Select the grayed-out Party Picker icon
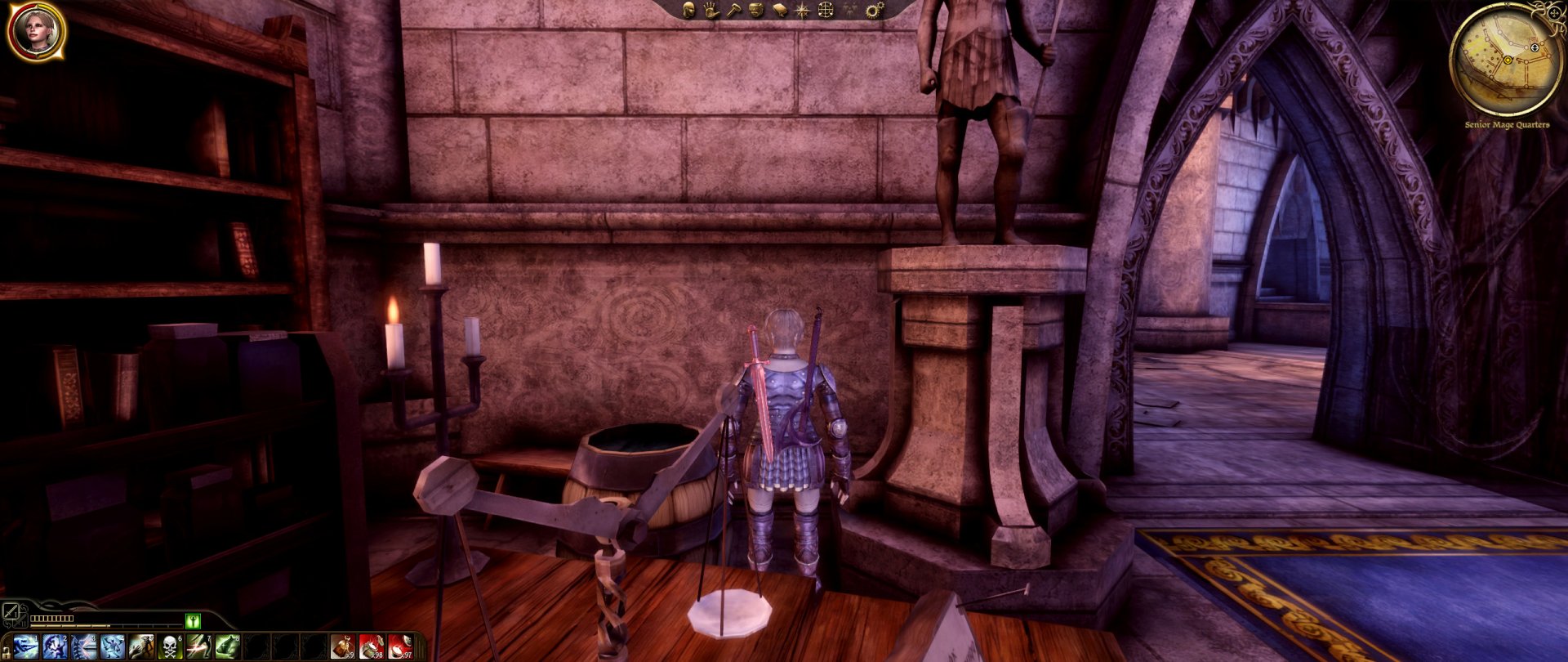The image size is (1568, 662). 849,10
